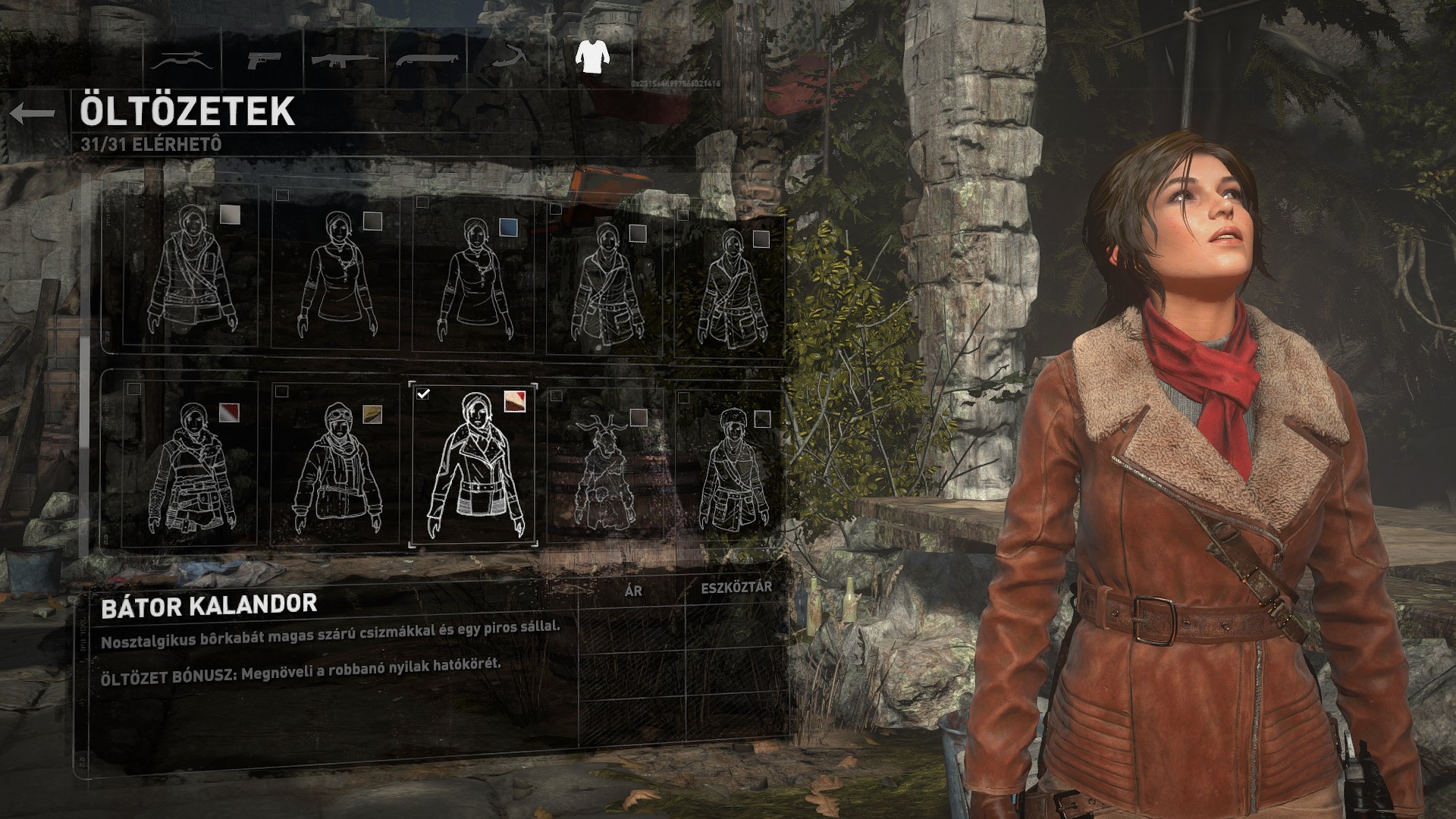Pick the armored outfit with red-white swatch
1456x819 pixels.
(190, 464)
